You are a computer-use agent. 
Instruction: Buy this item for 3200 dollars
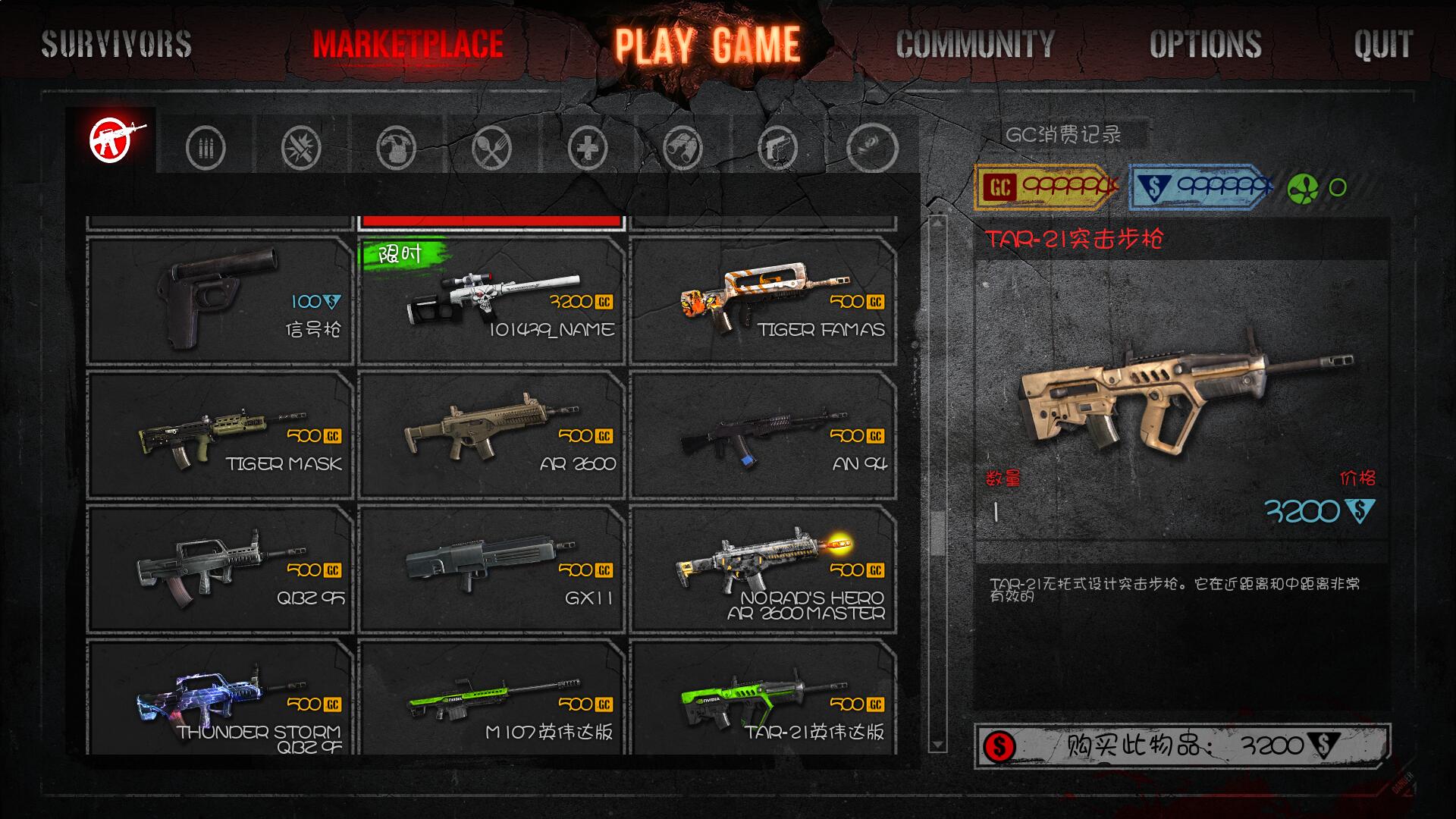point(1181,746)
